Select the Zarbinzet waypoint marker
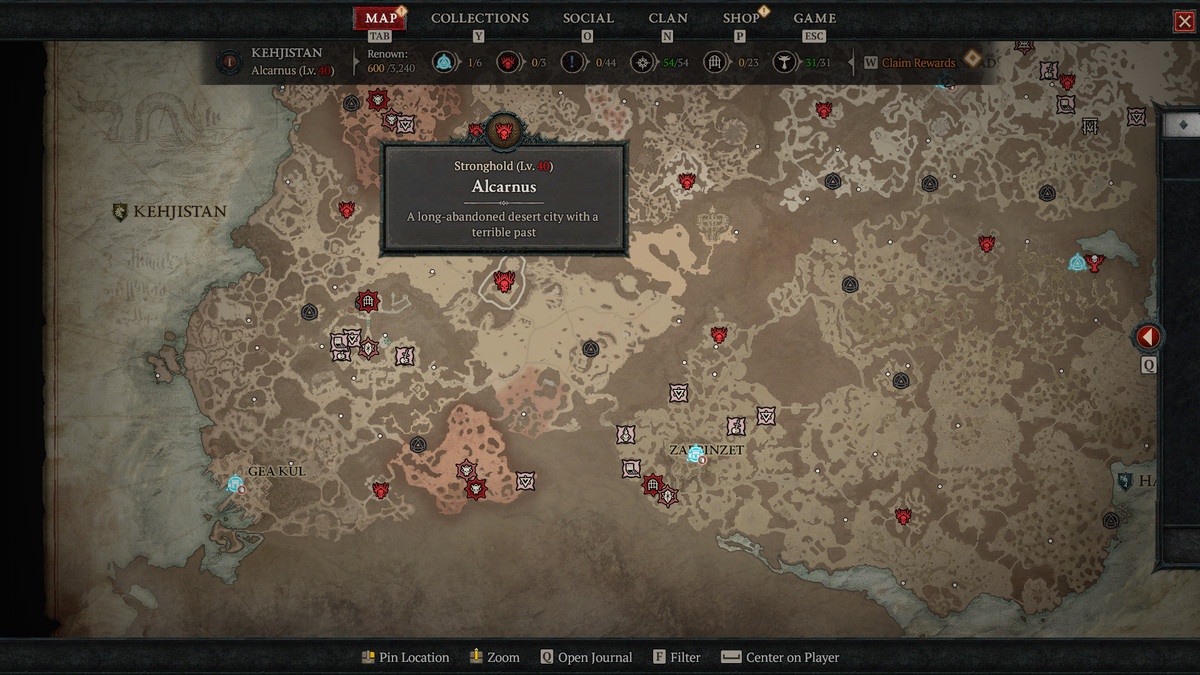This screenshot has width=1200, height=675. click(x=695, y=455)
